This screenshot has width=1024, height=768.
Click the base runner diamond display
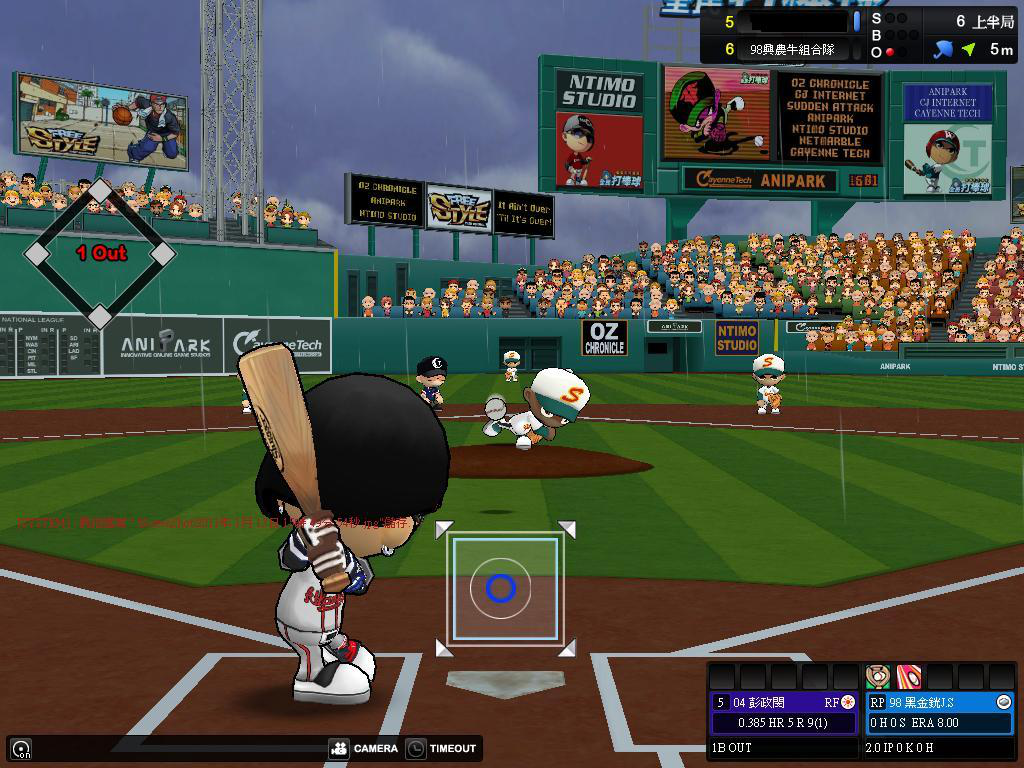[100, 254]
